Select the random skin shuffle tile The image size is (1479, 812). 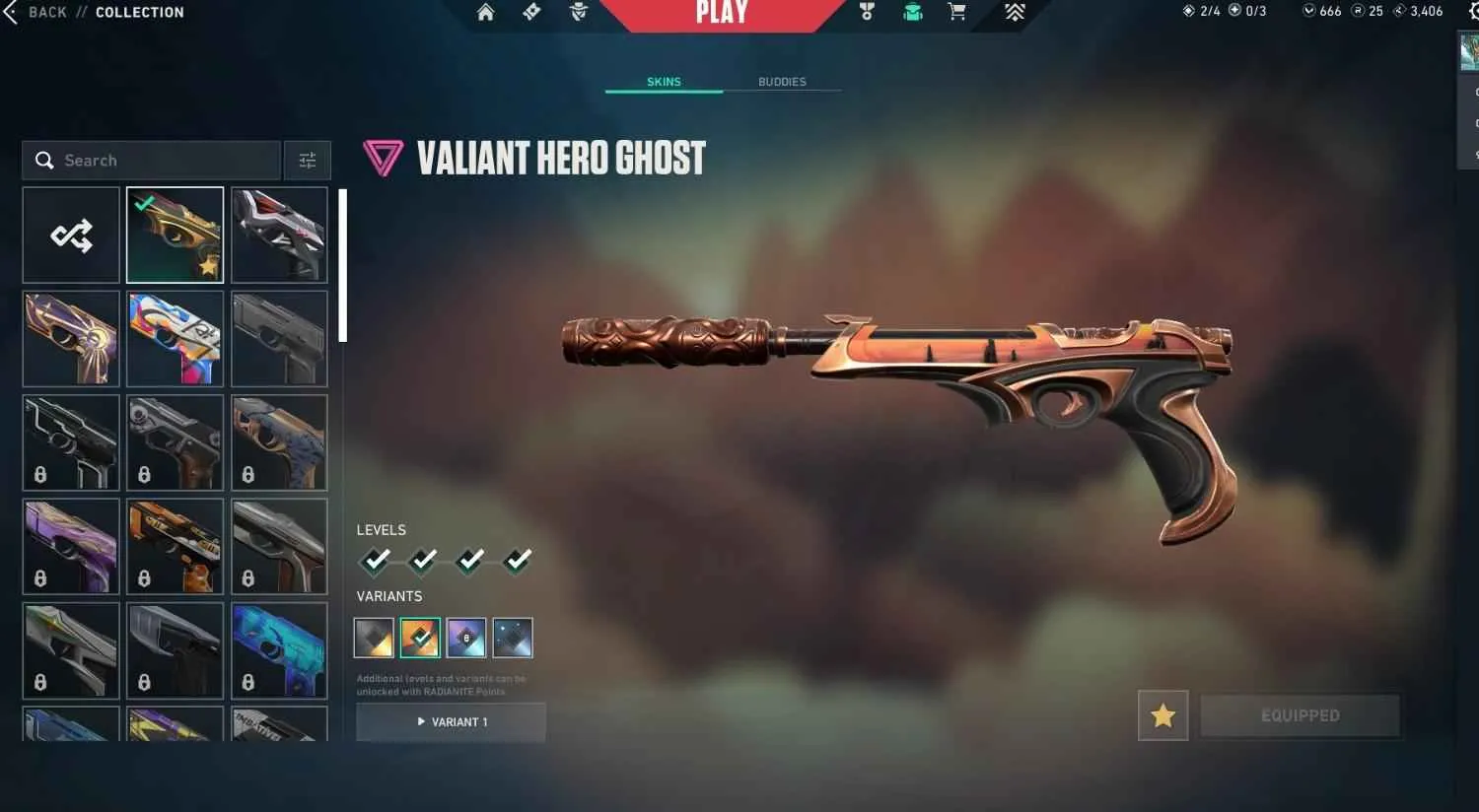(x=70, y=235)
